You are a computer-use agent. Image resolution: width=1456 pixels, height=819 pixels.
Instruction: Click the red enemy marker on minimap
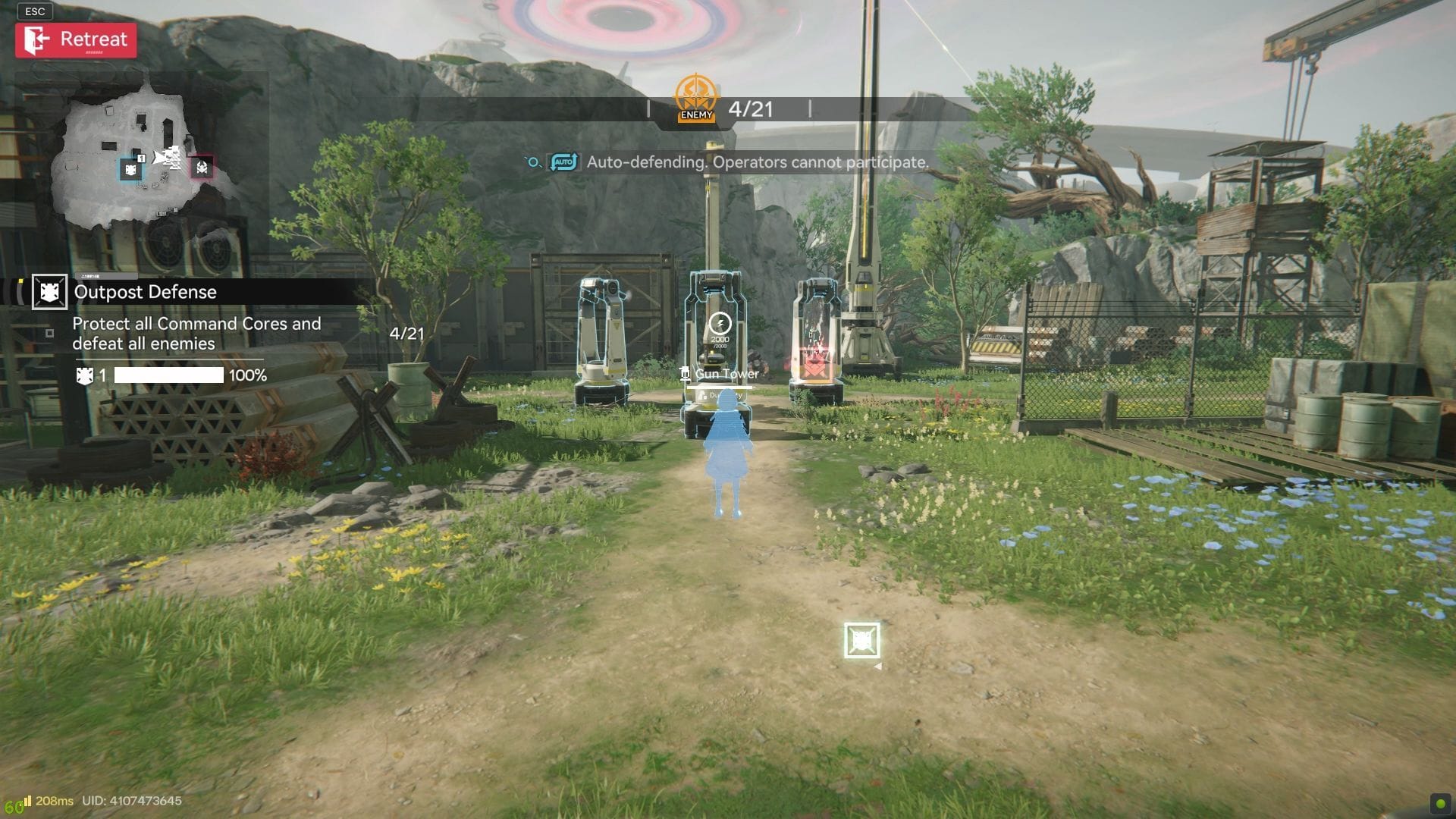tap(202, 168)
